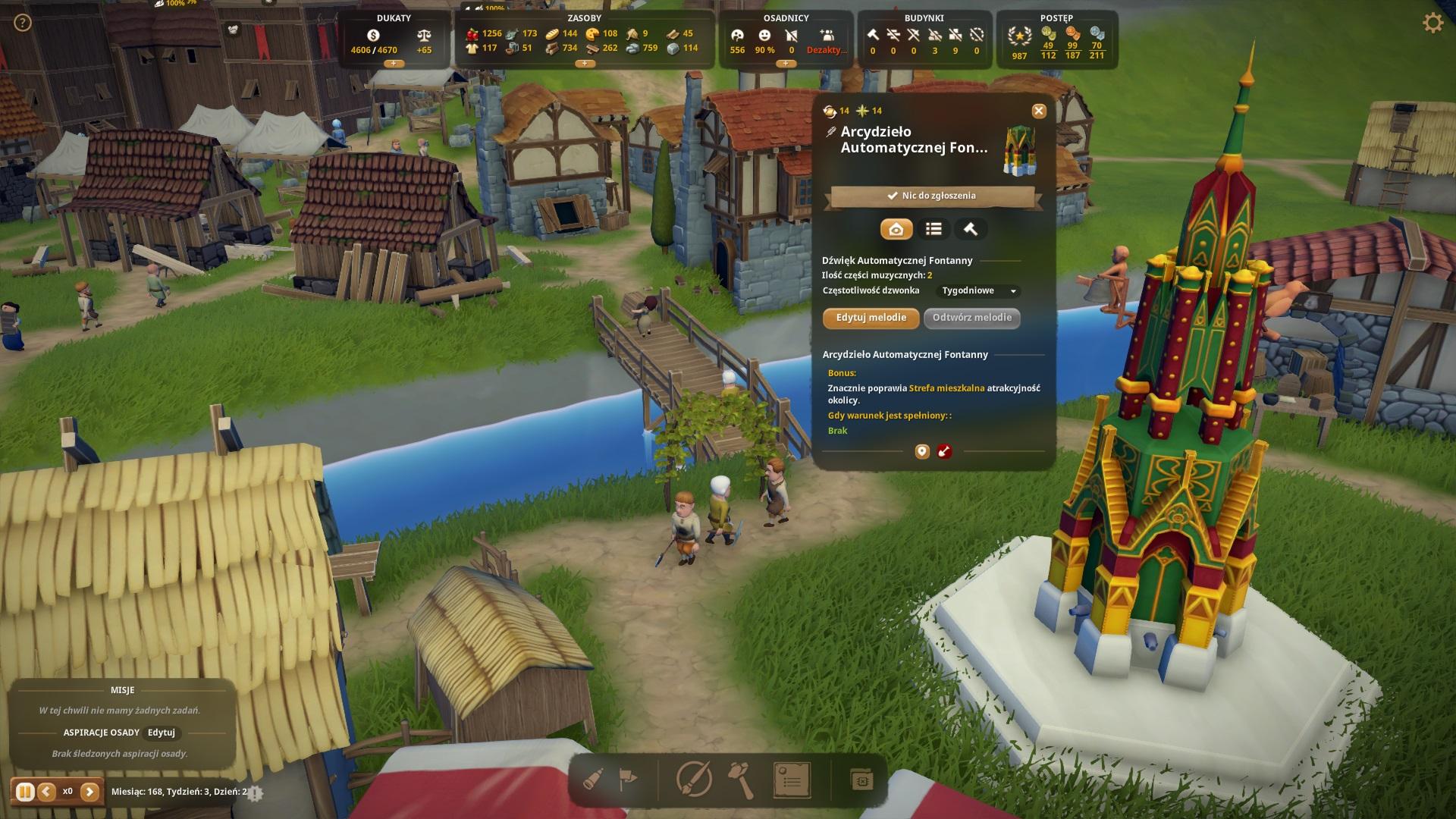1456x819 pixels.
Task: Close the Arcydzieło Automatycznej Fontanny panel
Action: pyautogui.click(x=1038, y=111)
